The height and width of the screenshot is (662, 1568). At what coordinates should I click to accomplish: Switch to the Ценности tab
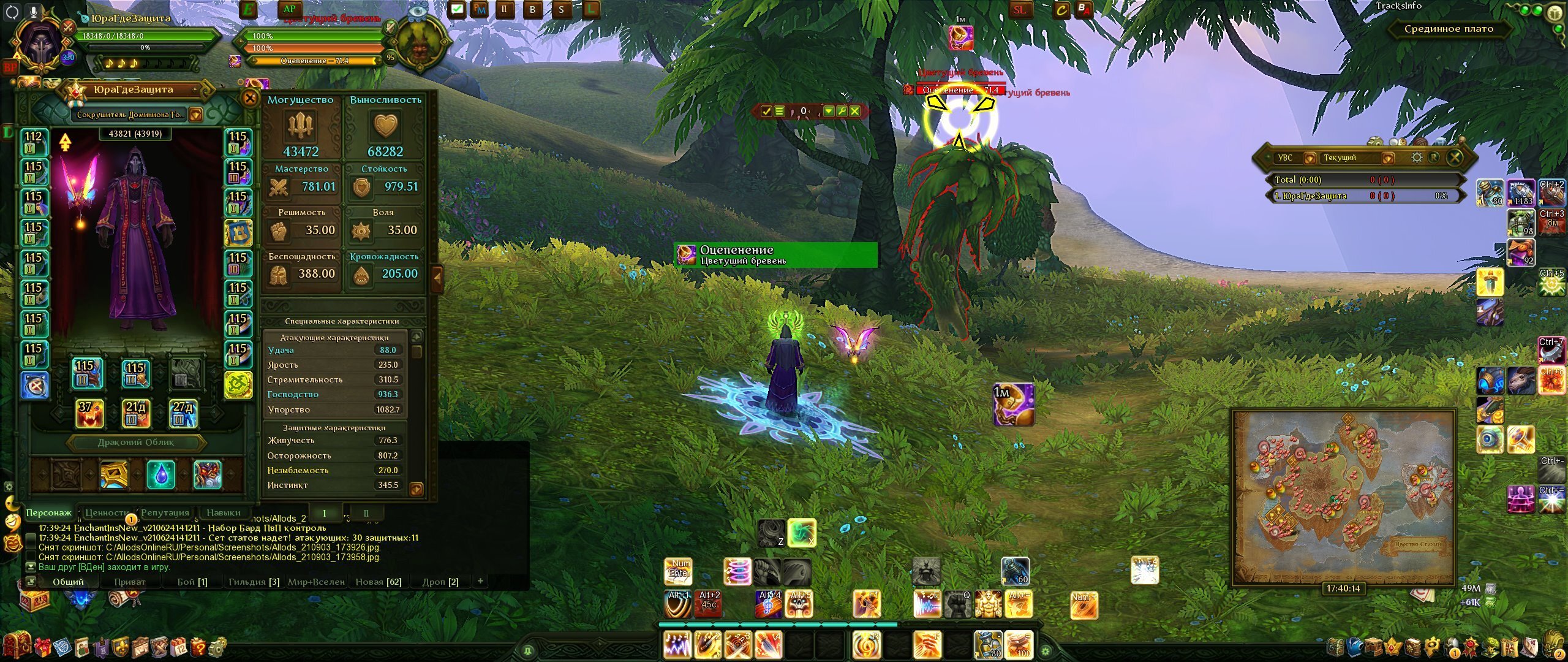107,512
